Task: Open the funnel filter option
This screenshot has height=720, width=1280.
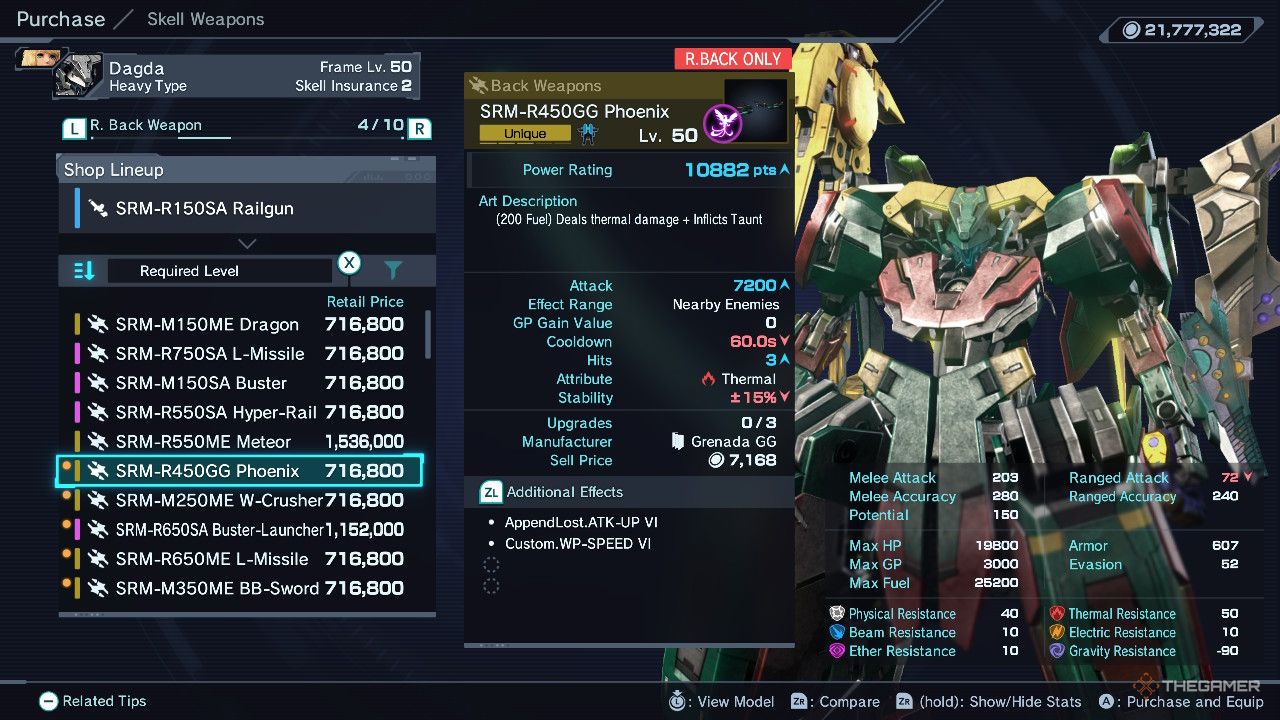Action: [x=393, y=270]
